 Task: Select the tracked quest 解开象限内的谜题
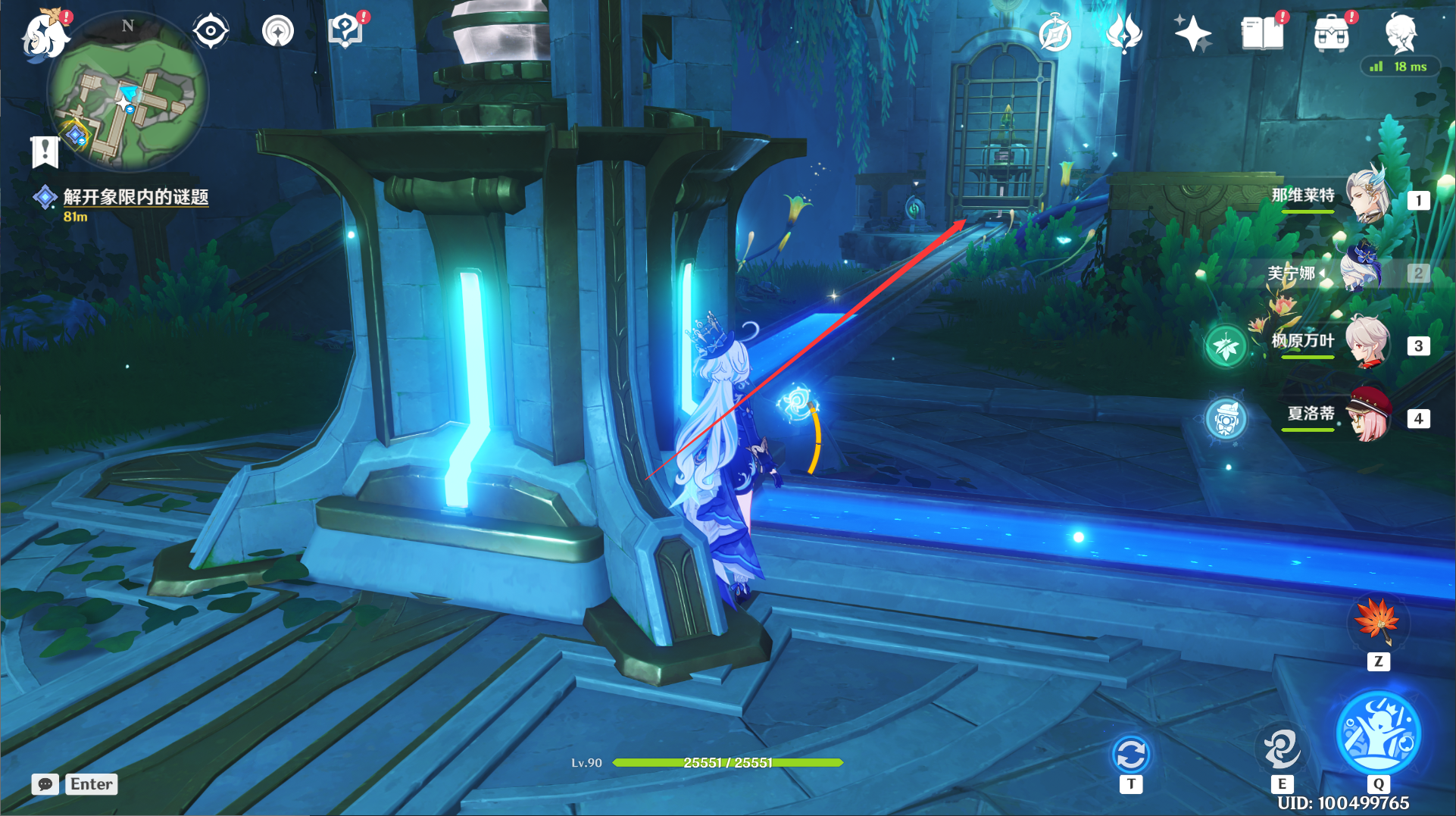[135, 198]
